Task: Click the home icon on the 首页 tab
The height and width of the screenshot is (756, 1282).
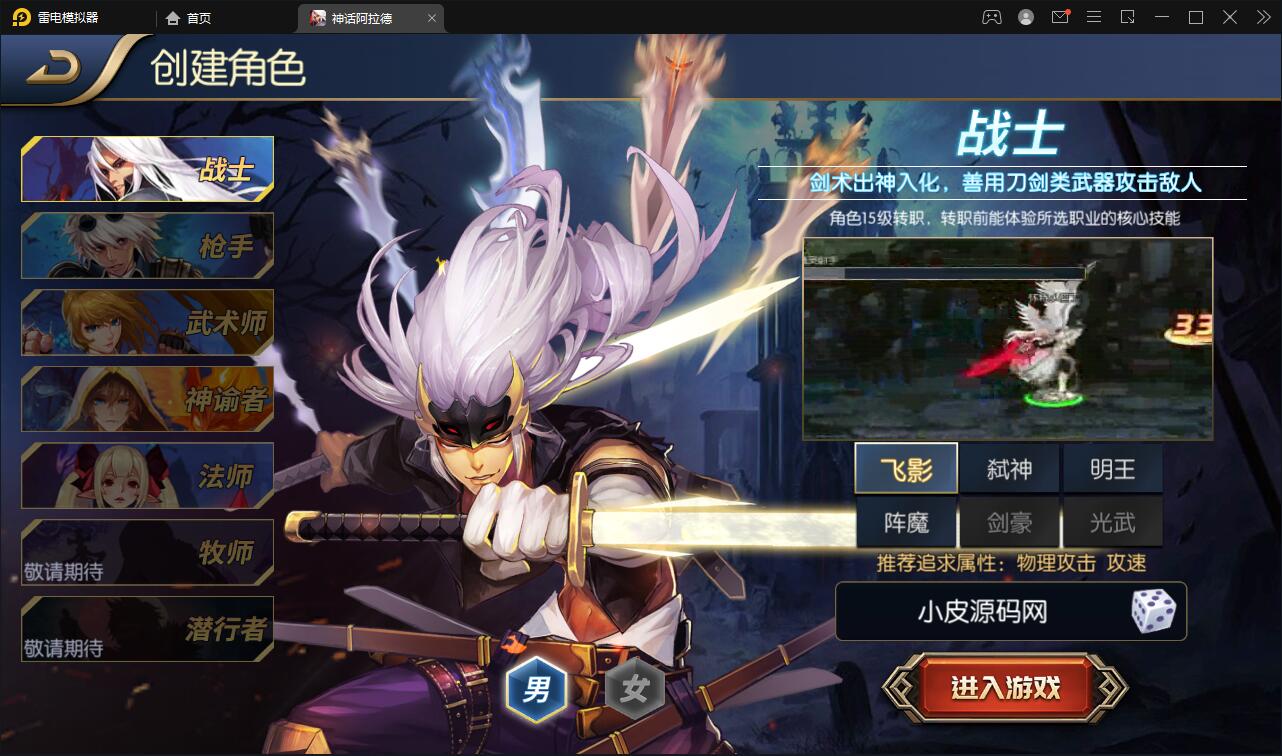Action: 170,17
